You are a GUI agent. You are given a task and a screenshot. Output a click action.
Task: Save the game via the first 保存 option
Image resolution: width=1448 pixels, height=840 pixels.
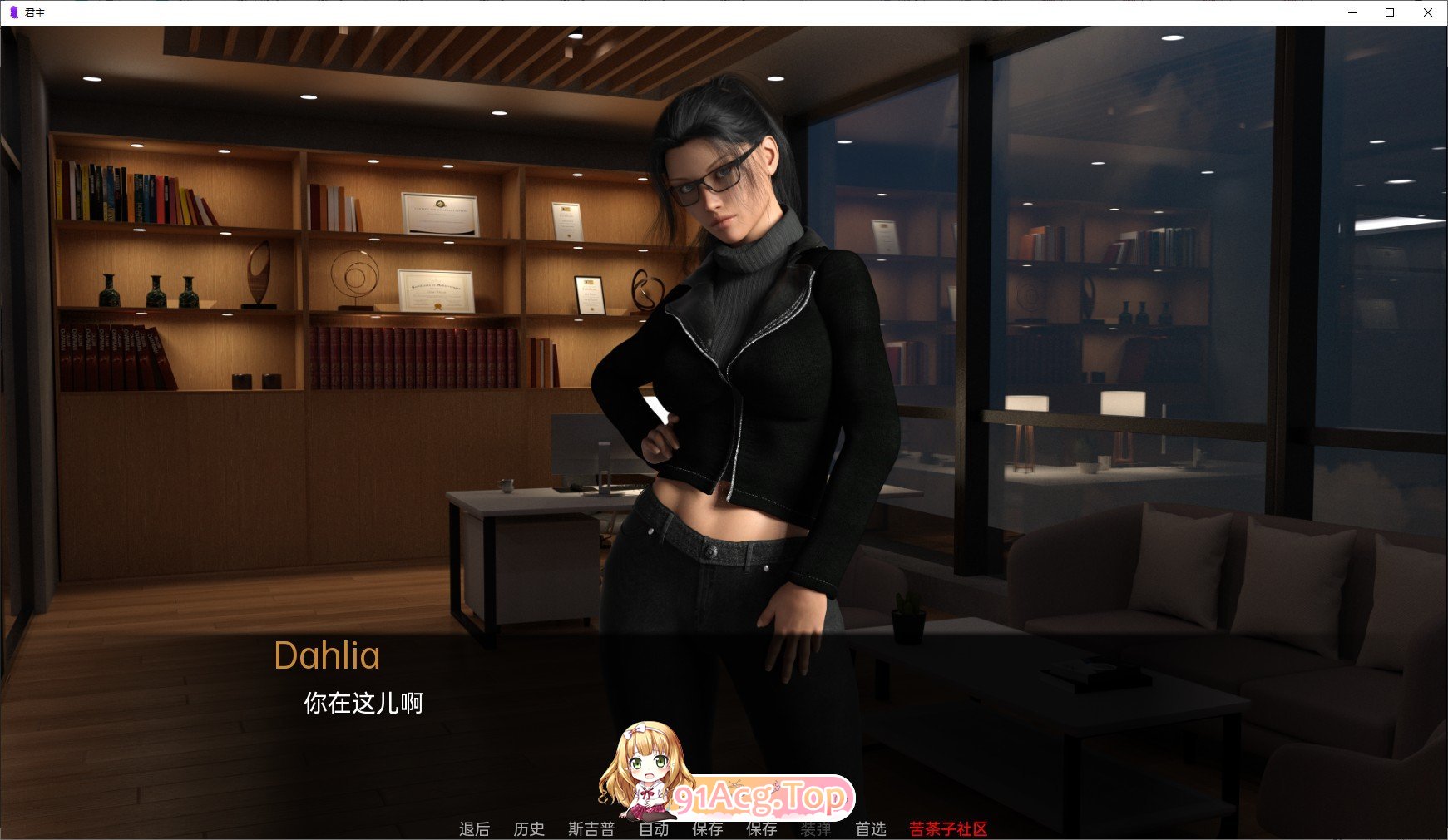click(708, 828)
